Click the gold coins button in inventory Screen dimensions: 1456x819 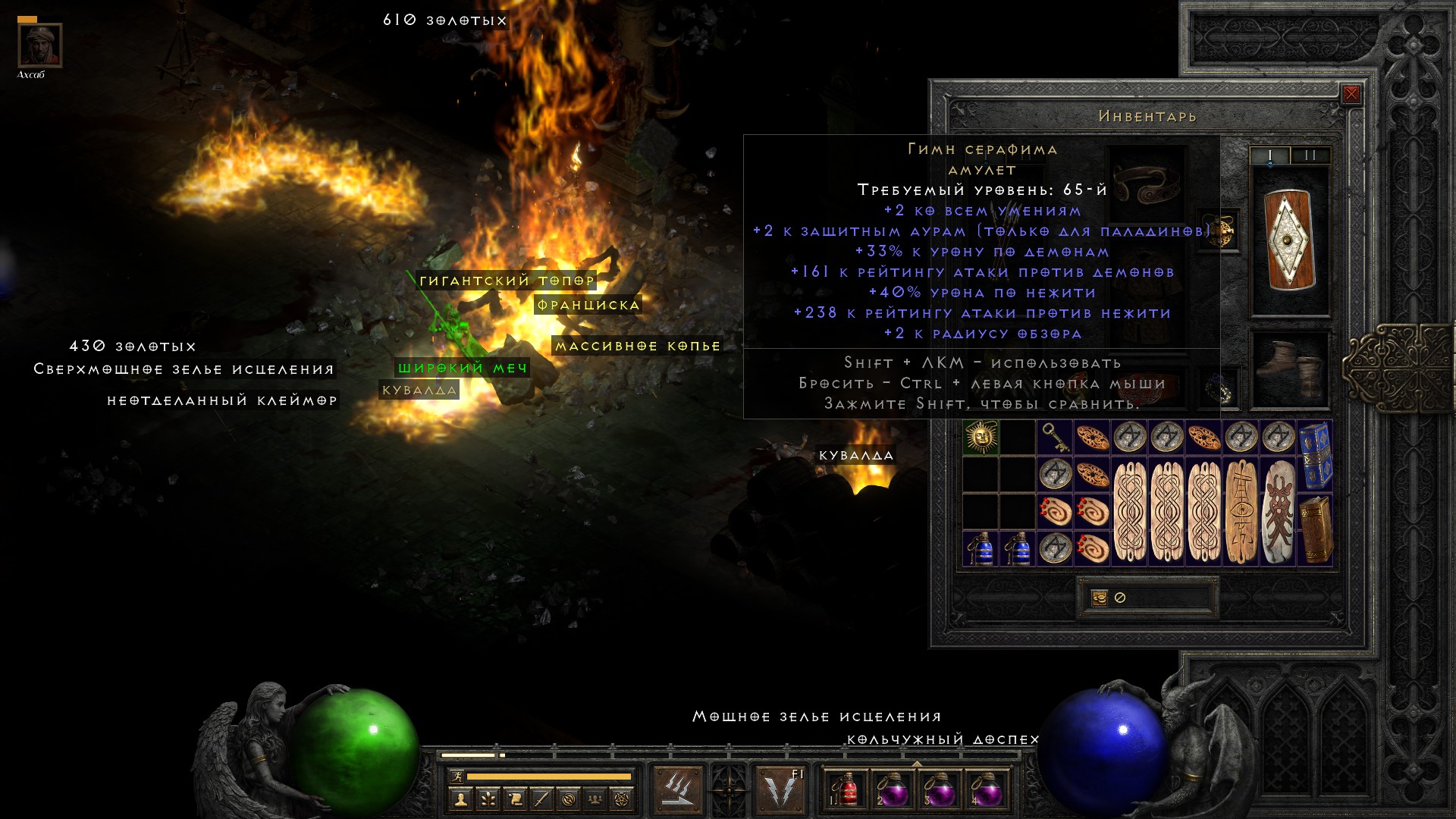(x=1099, y=598)
